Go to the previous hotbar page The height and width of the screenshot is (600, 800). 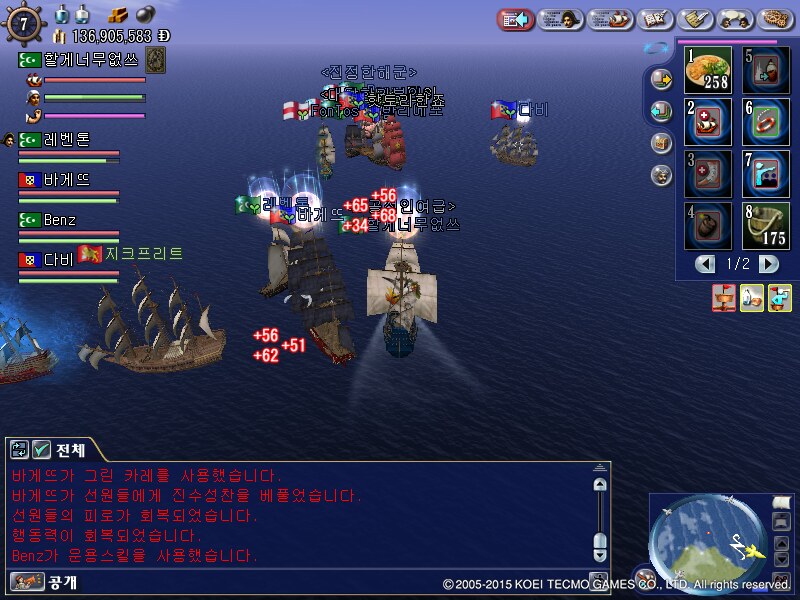tap(707, 264)
